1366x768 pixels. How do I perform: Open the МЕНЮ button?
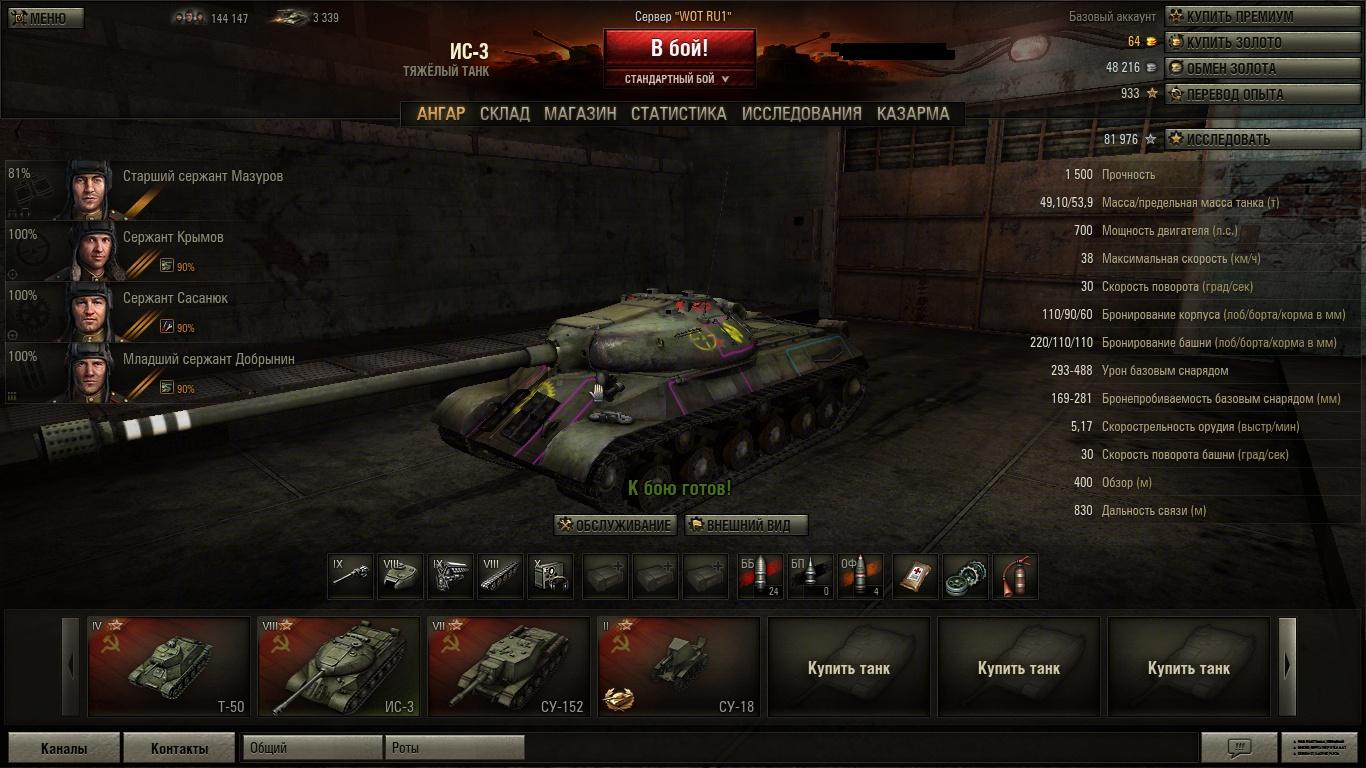46,18
